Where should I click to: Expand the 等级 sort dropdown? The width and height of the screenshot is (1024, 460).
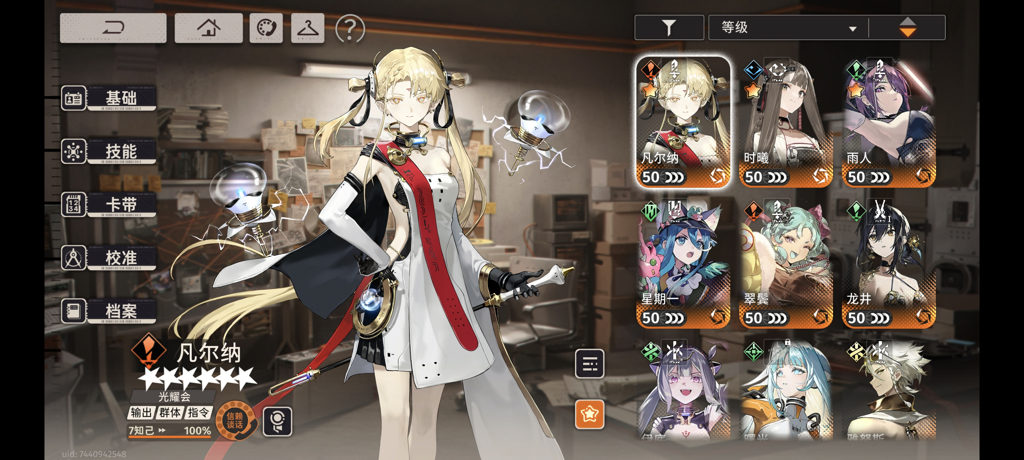(x=788, y=28)
